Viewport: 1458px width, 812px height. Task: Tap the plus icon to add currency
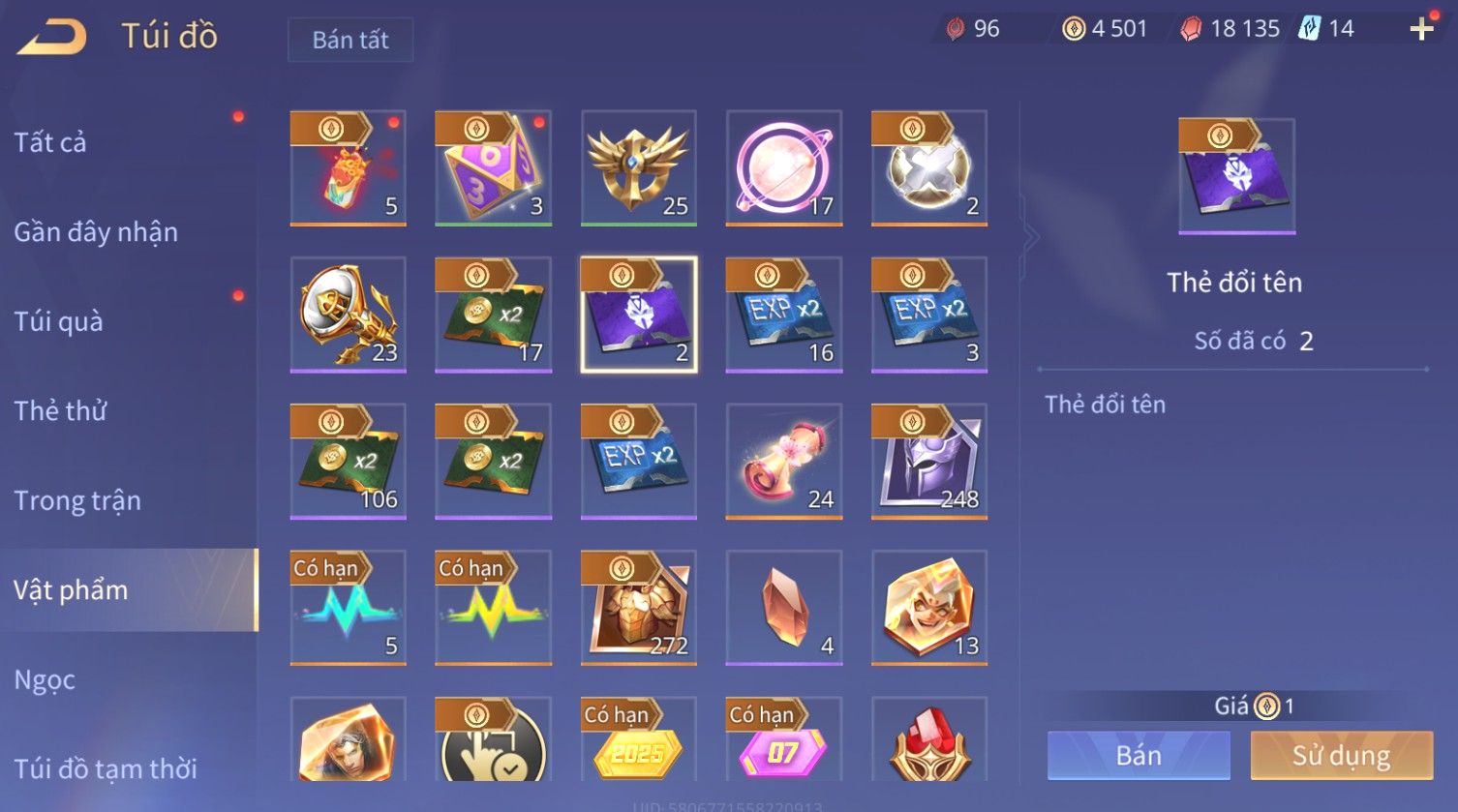[1421, 29]
